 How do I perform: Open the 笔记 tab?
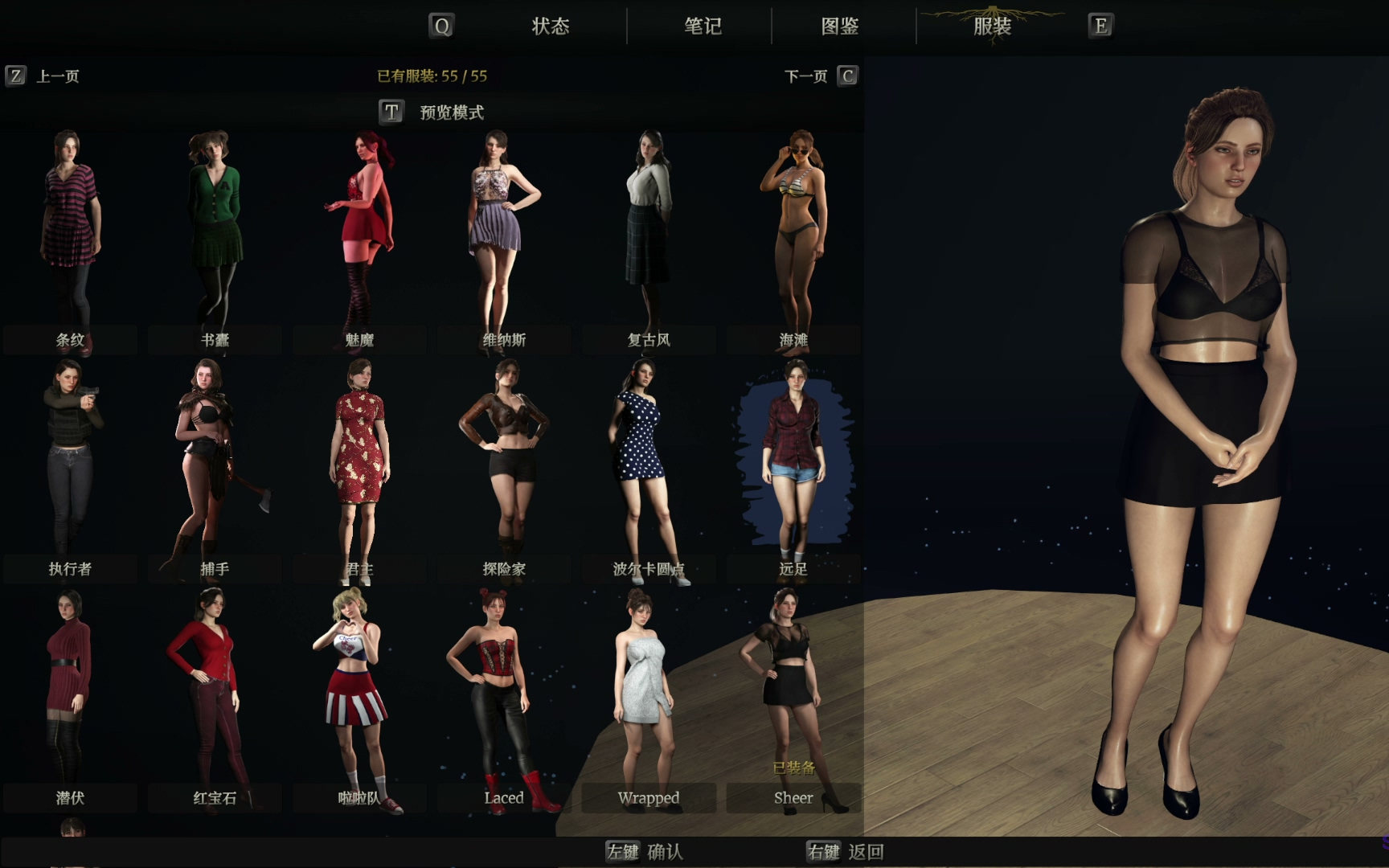[703, 27]
